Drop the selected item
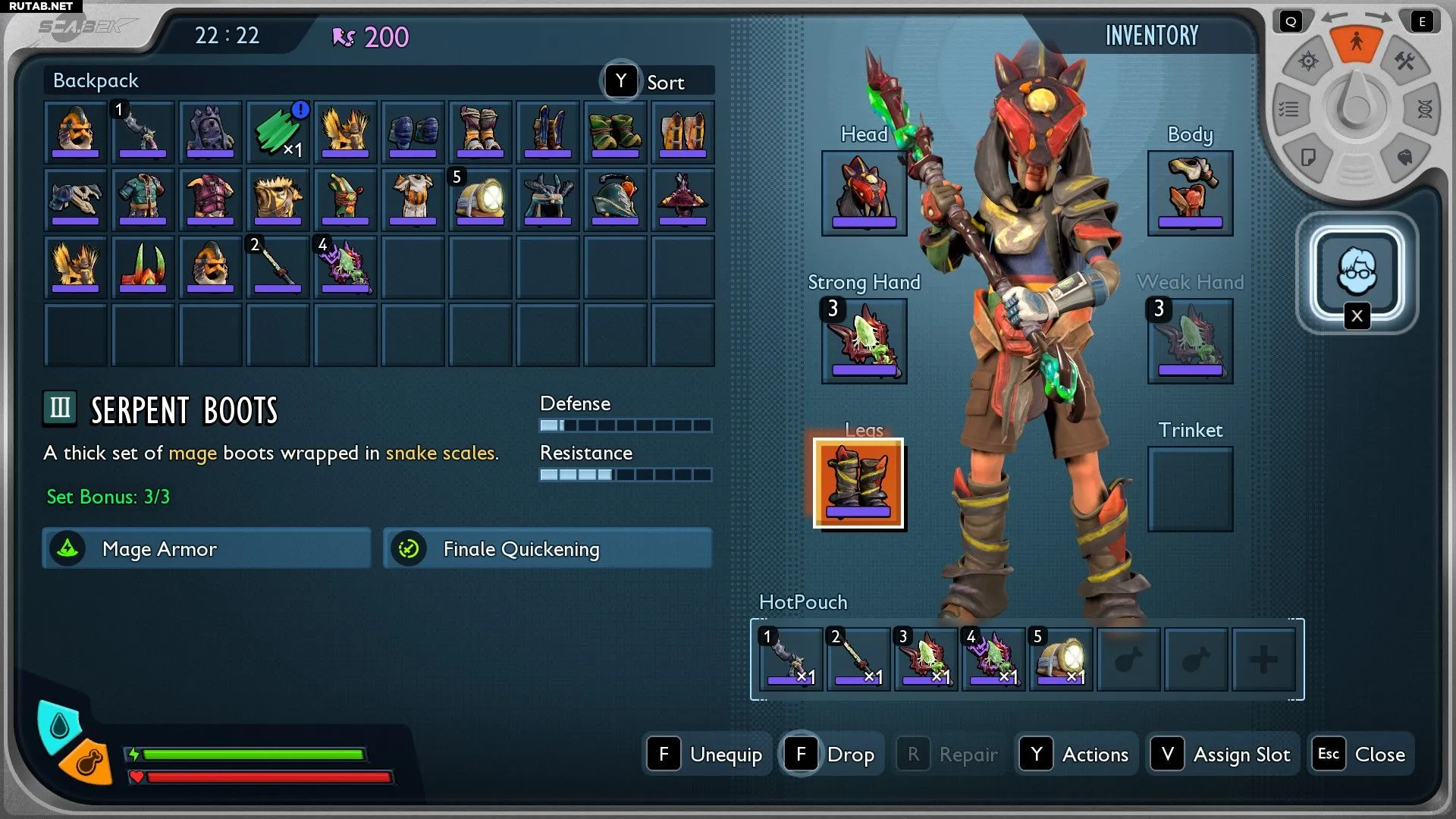 [832, 754]
